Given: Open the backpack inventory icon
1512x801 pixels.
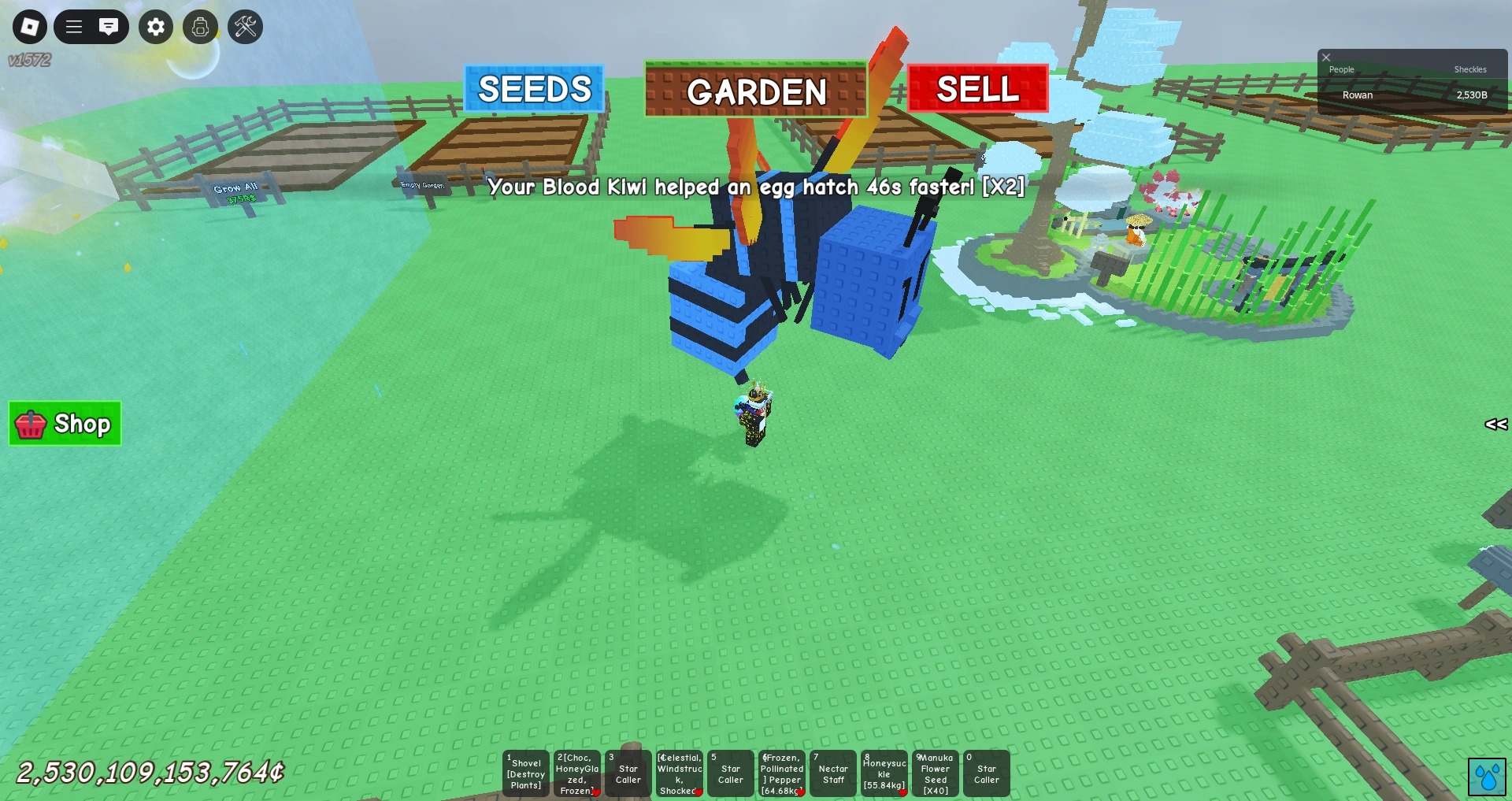Looking at the screenshot, I should coord(201,27).
